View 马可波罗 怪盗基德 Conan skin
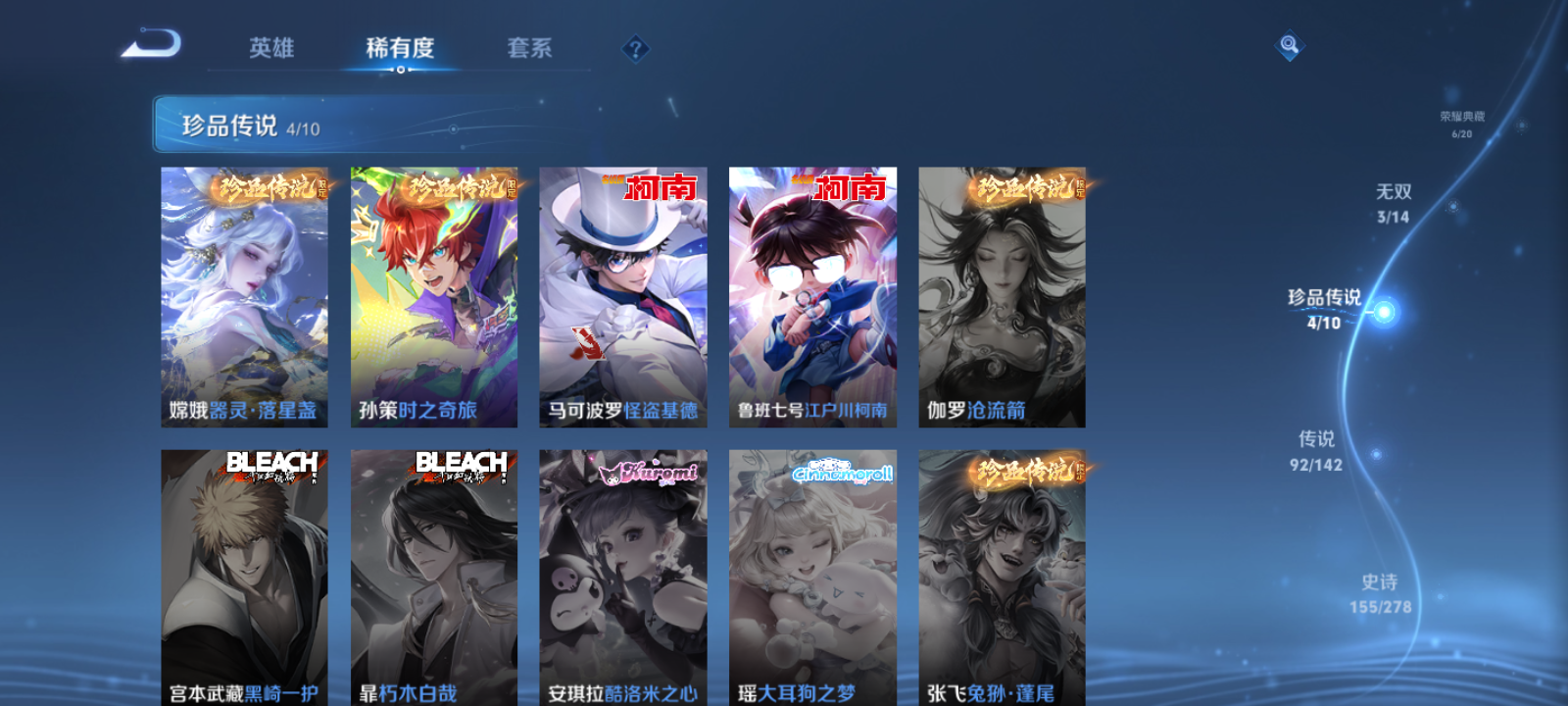 [625, 296]
